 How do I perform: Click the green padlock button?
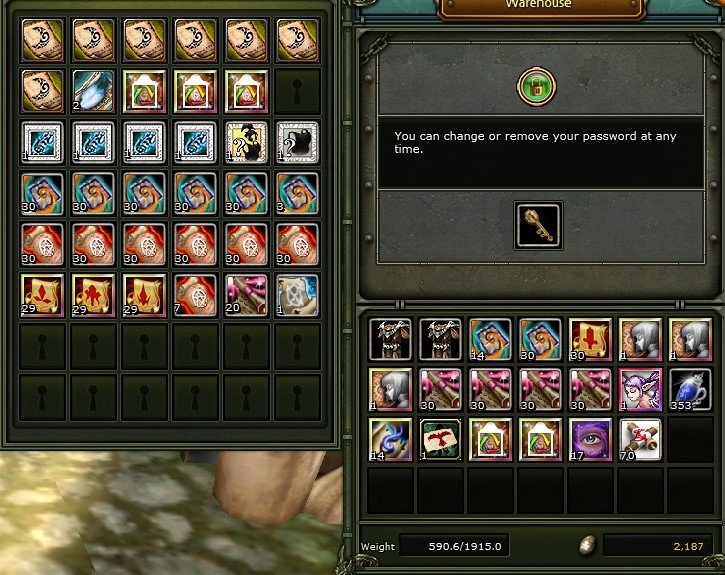click(536, 88)
